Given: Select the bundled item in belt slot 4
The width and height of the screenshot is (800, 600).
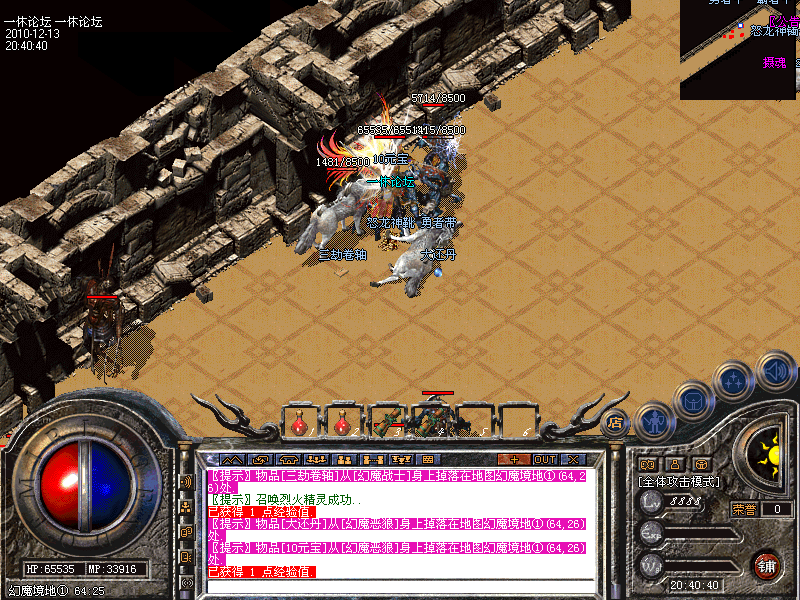Looking at the screenshot, I should pyautogui.click(x=432, y=420).
